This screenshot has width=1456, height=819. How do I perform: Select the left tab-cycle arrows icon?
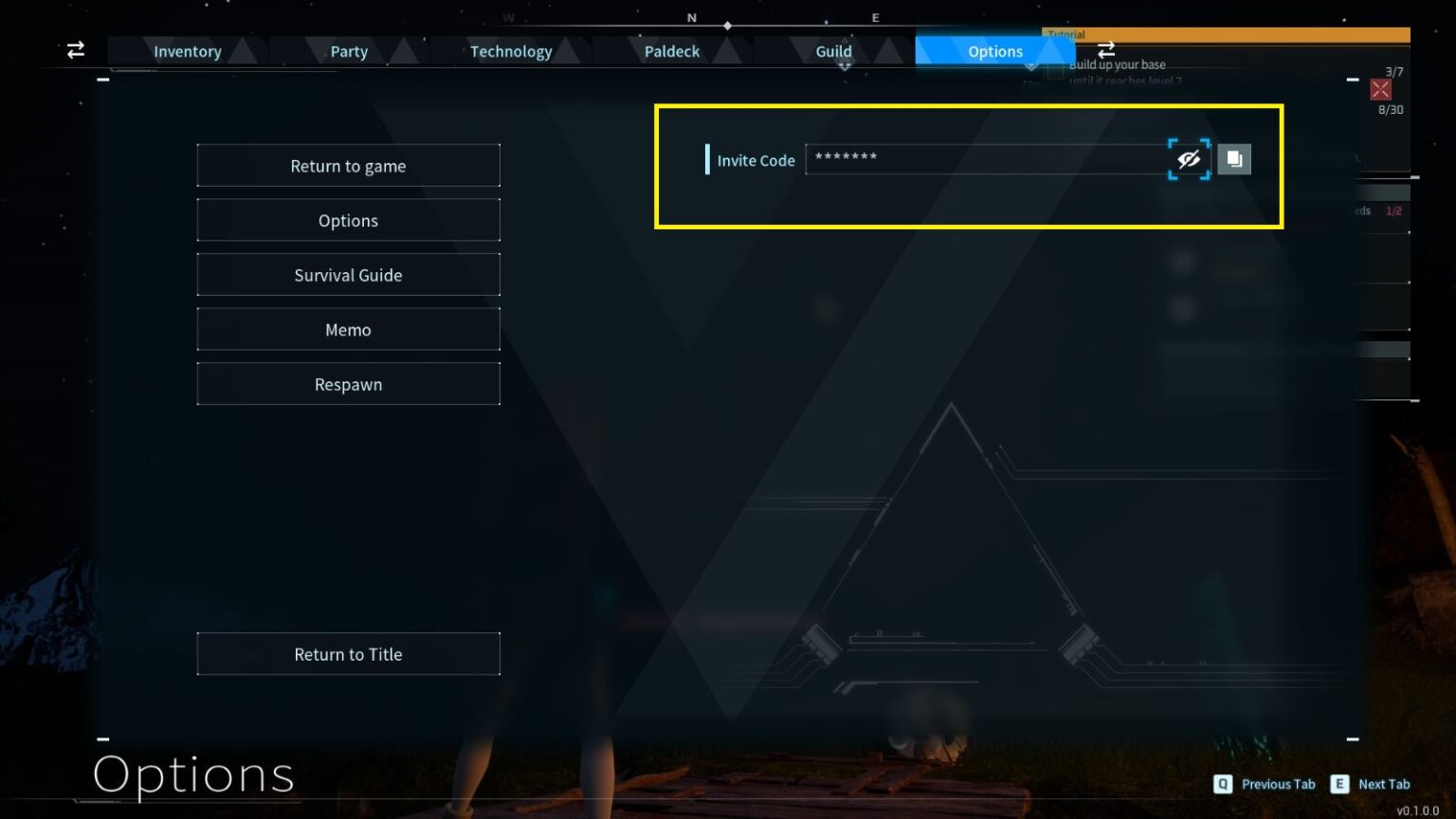[x=76, y=50]
